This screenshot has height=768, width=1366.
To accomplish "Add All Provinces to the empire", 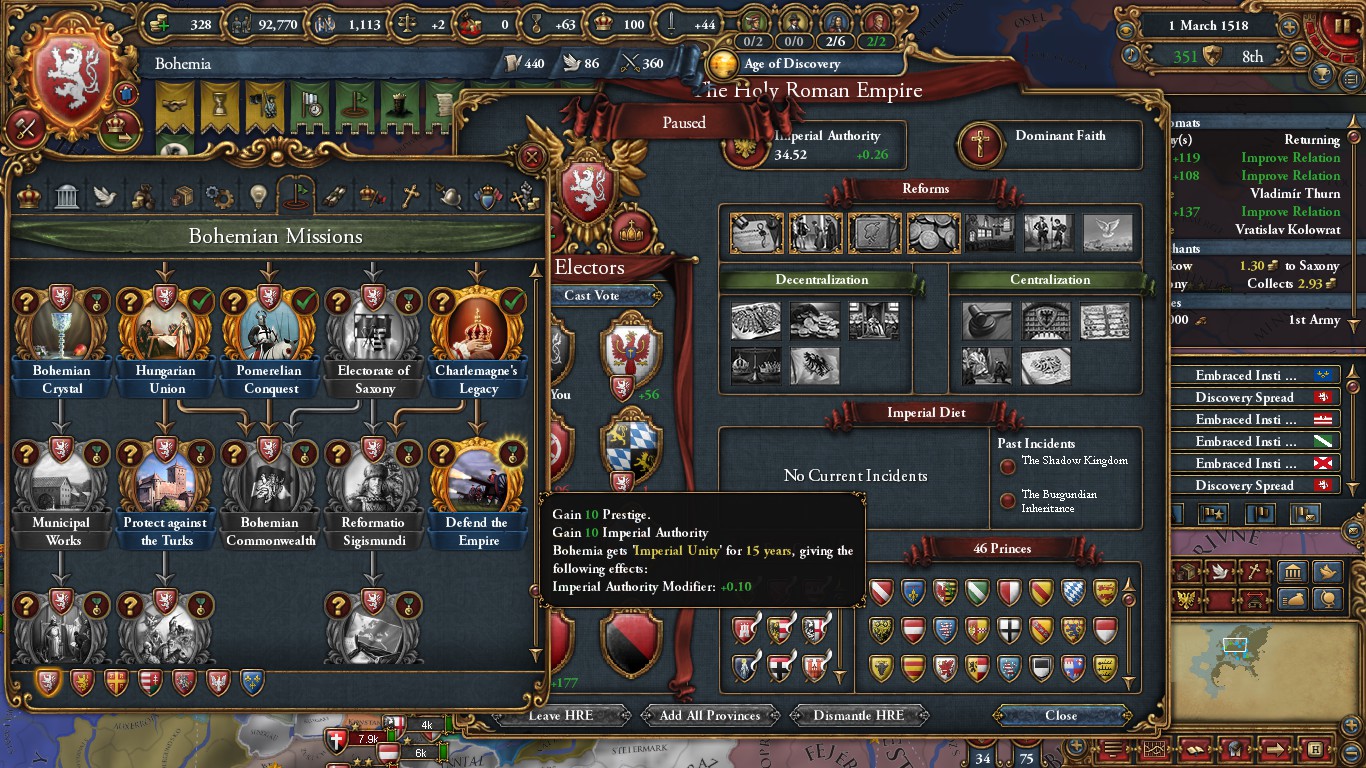I will tap(710, 715).
